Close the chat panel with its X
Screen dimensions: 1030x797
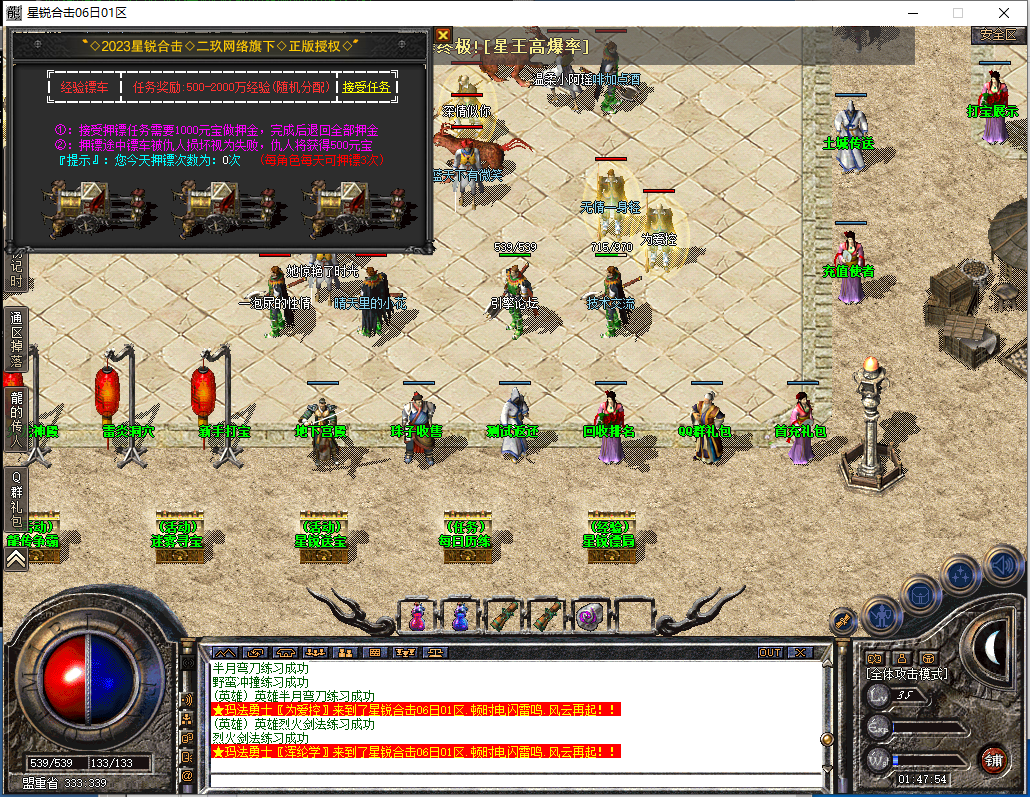click(799, 652)
